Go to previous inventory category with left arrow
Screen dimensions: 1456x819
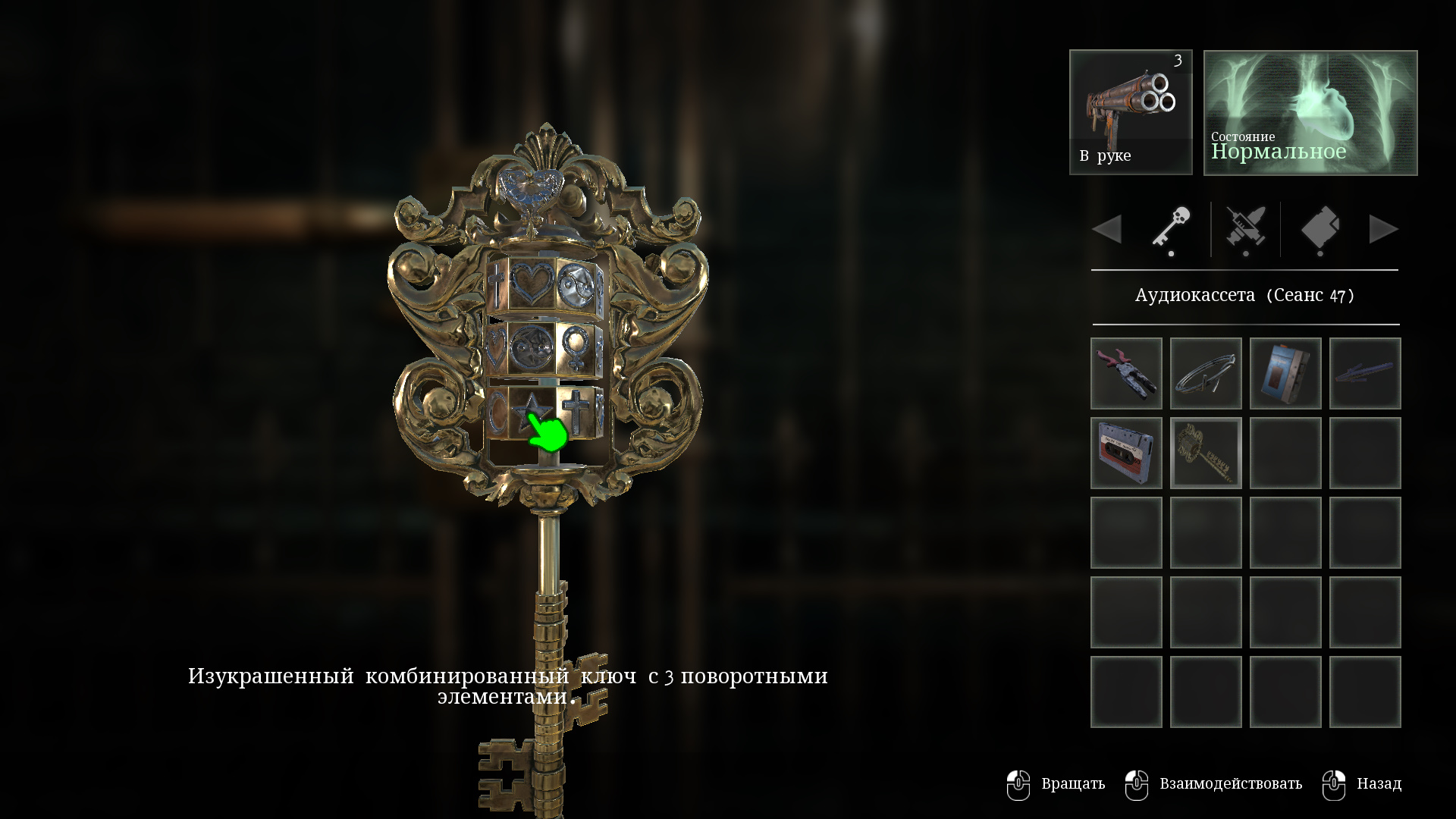tap(1107, 229)
